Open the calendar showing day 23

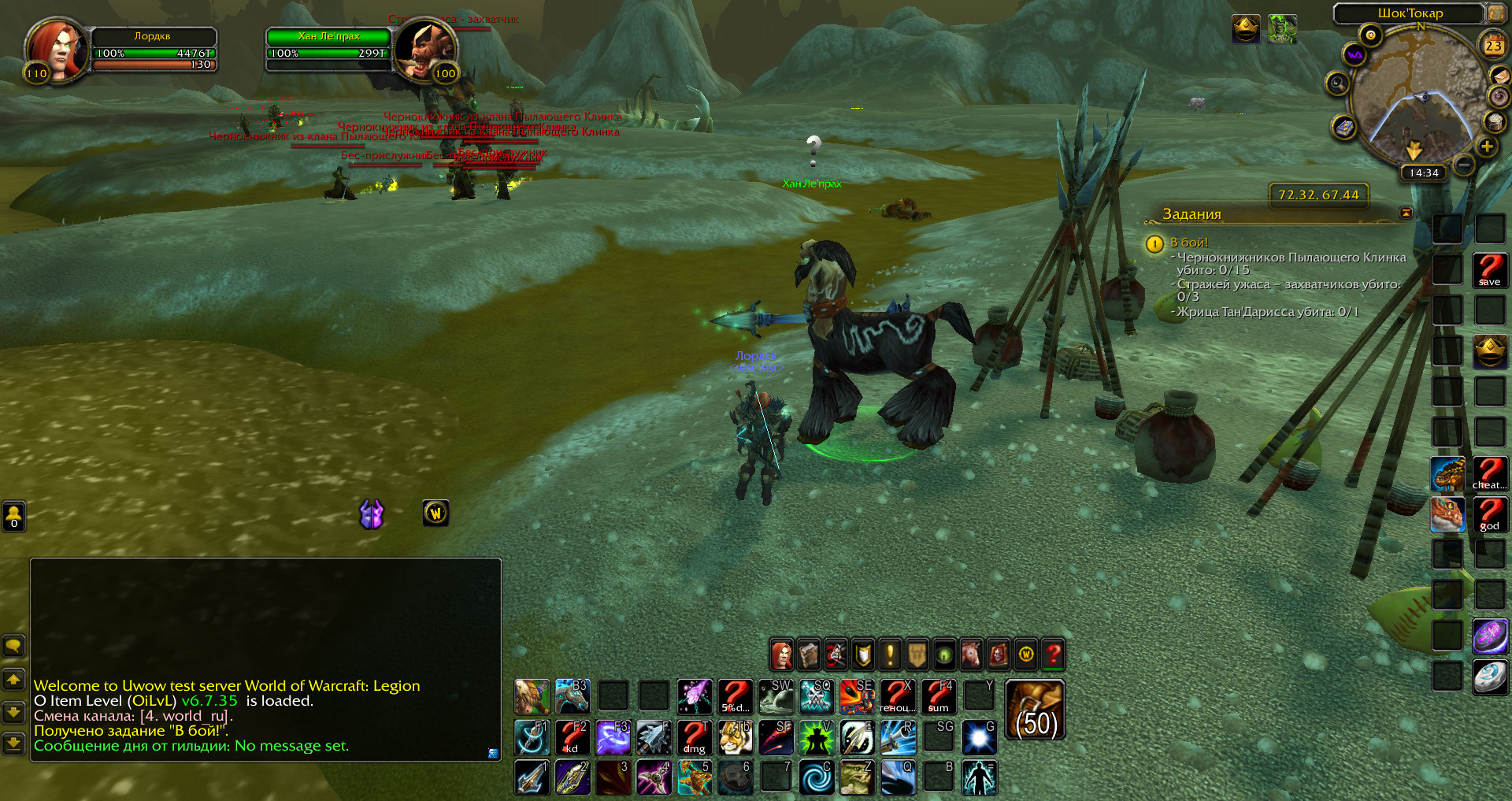click(1493, 46)
